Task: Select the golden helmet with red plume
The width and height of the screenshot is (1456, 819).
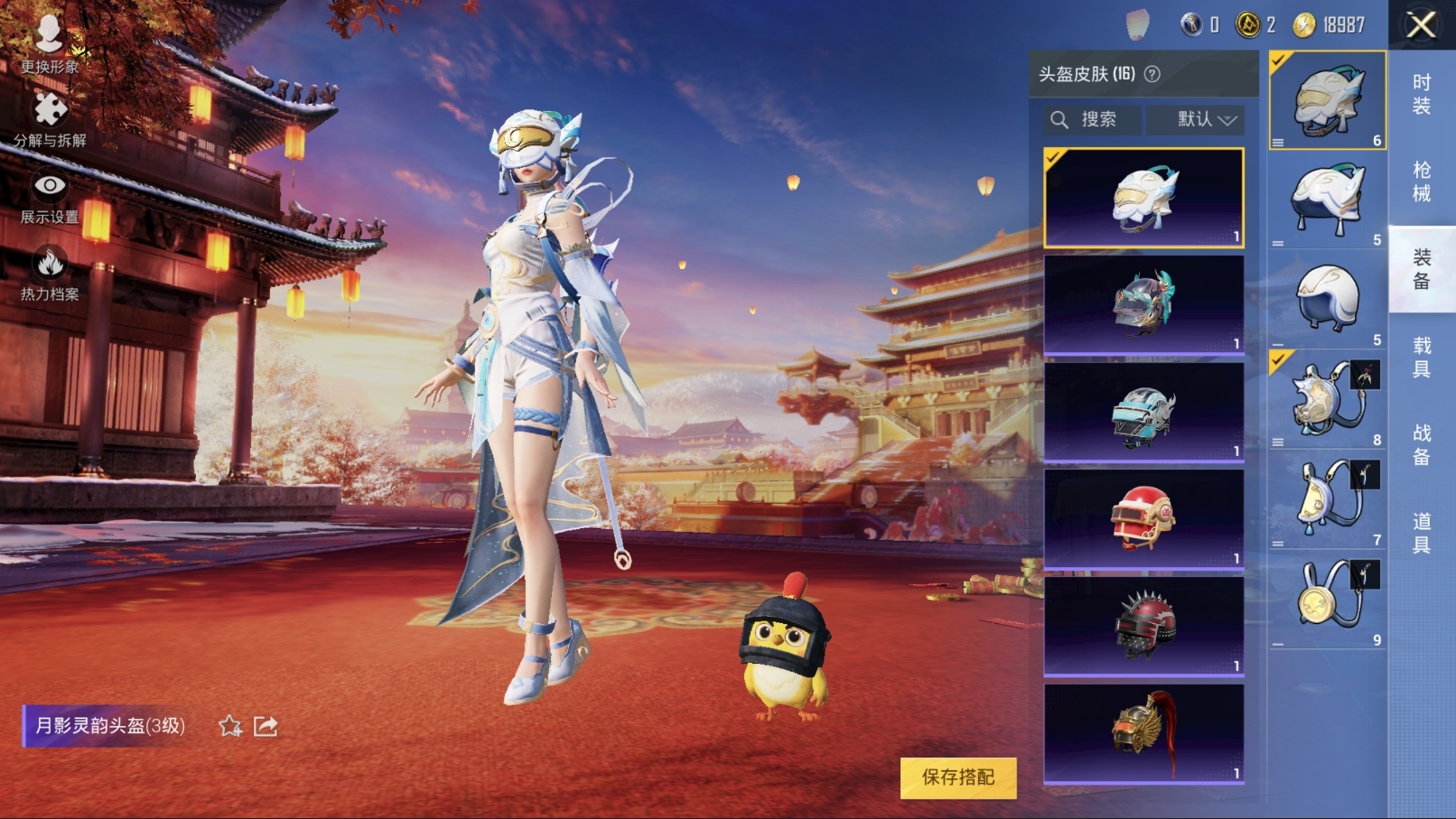Action: (x=1143, y=733)
